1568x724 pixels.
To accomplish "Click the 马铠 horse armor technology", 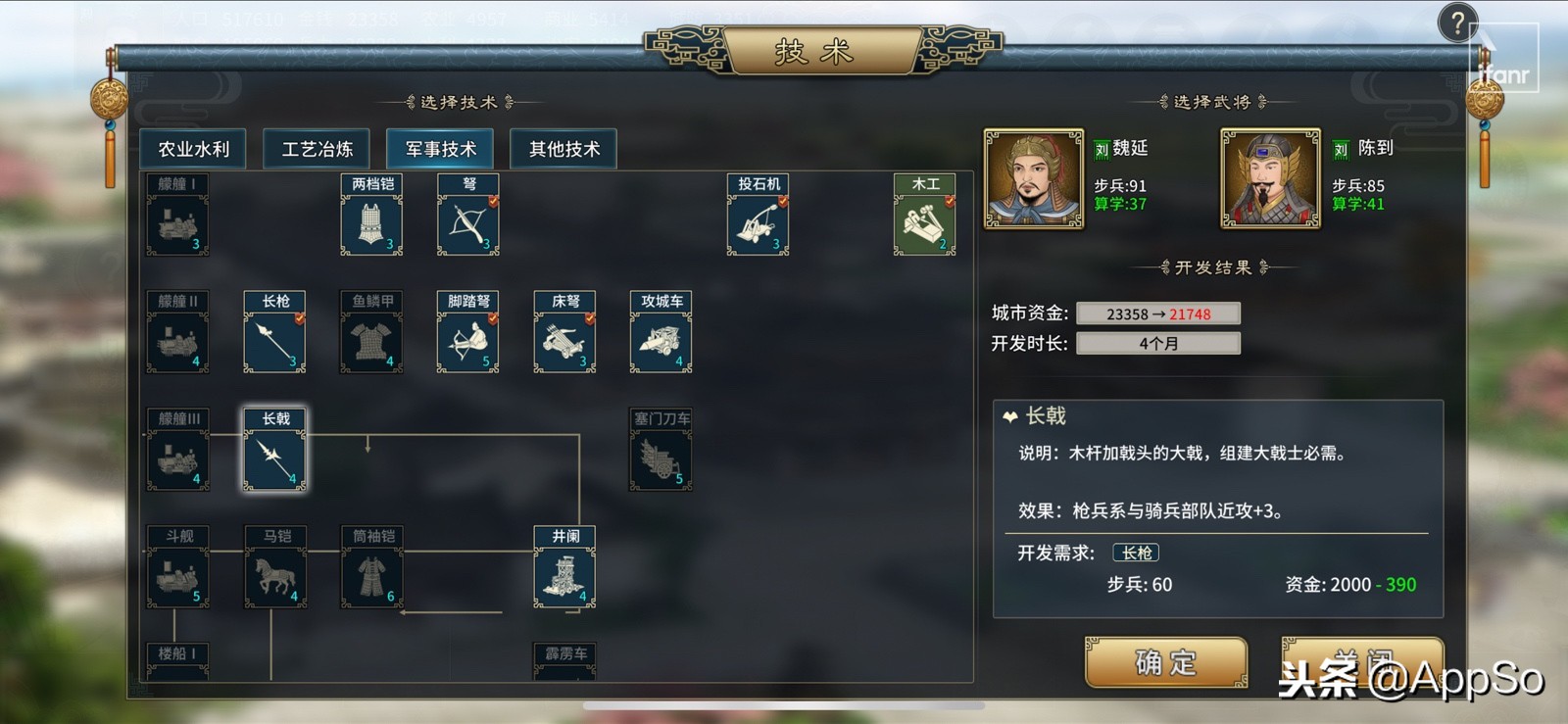I will (274, 570).
